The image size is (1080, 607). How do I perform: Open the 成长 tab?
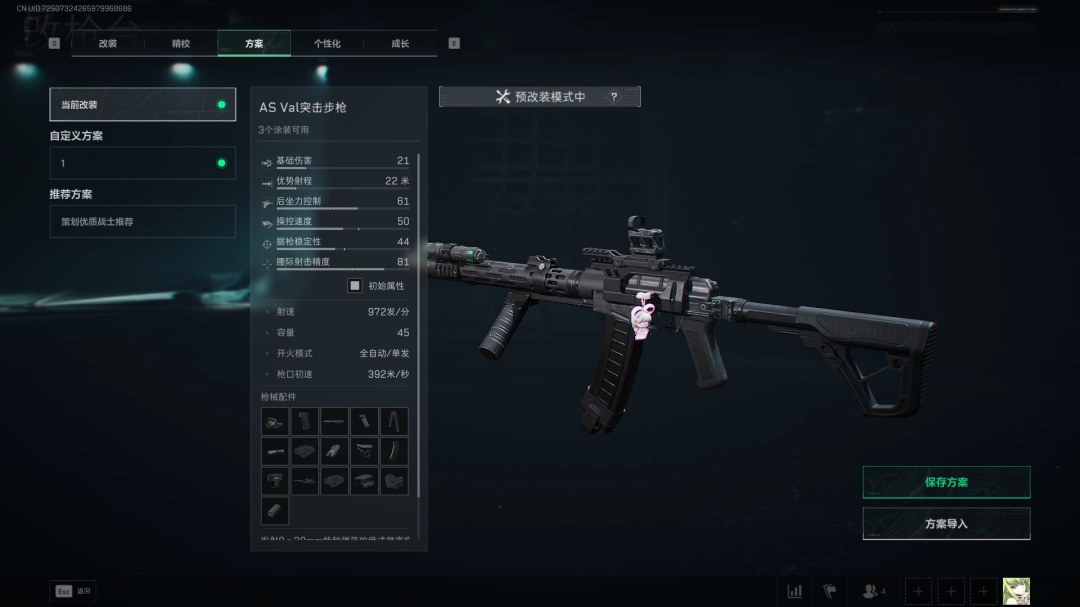pos(400,44)
